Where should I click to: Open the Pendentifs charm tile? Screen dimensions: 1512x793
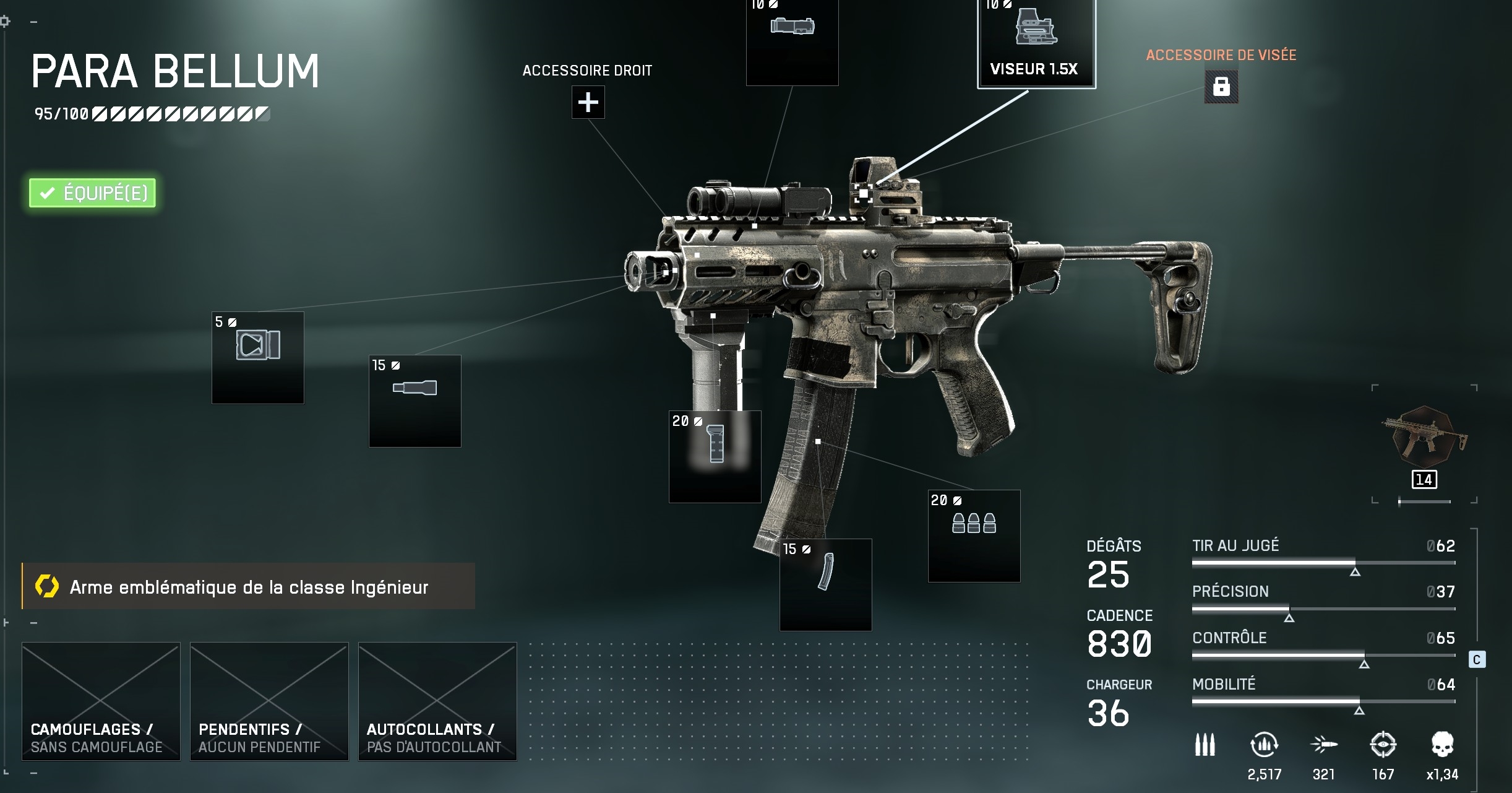pyautogui.click(x=269, y=701)
